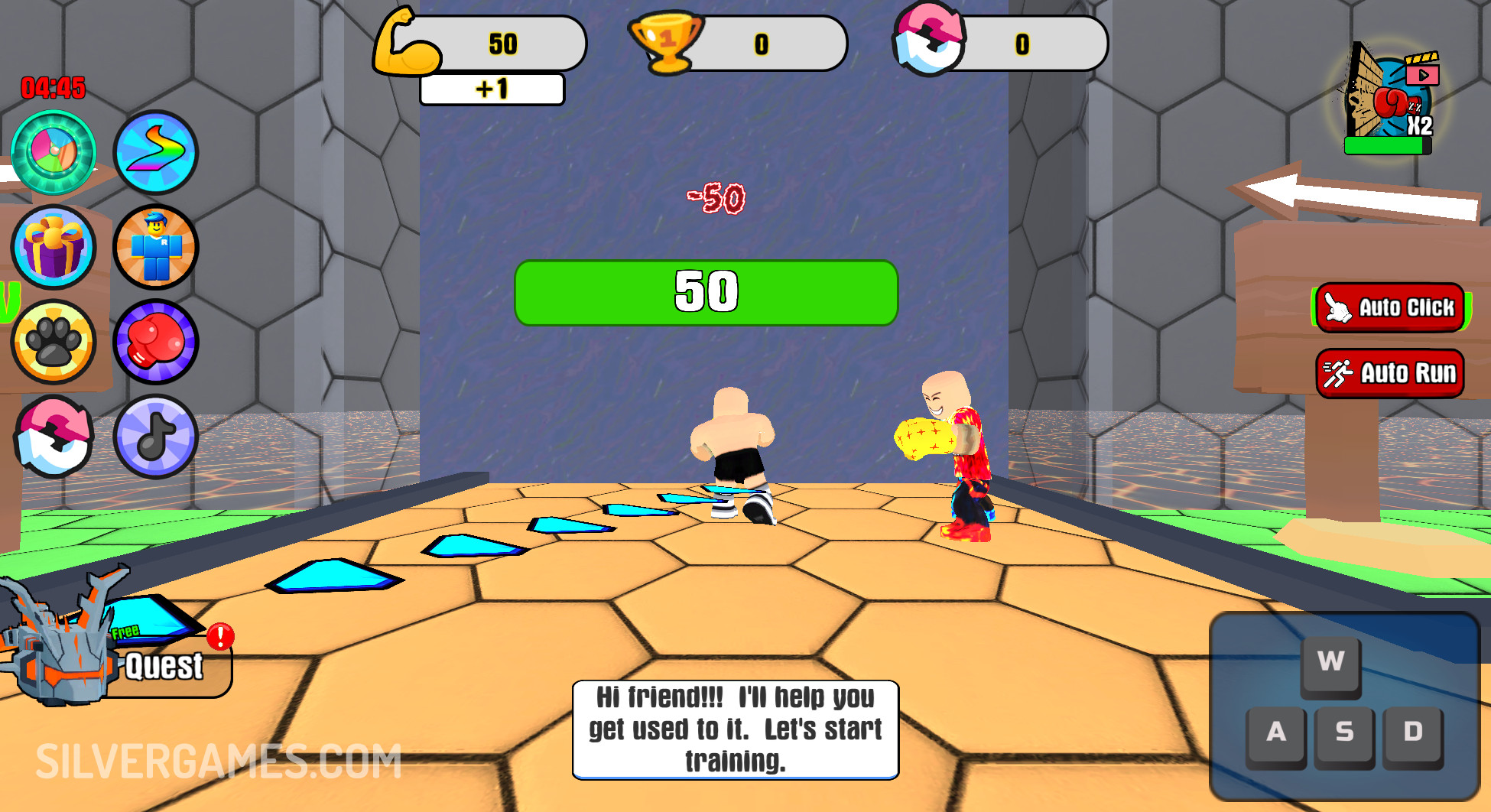Tap the on-screen W movement key
This screenshot has width=1491, height=812.
coord(1330,662)
